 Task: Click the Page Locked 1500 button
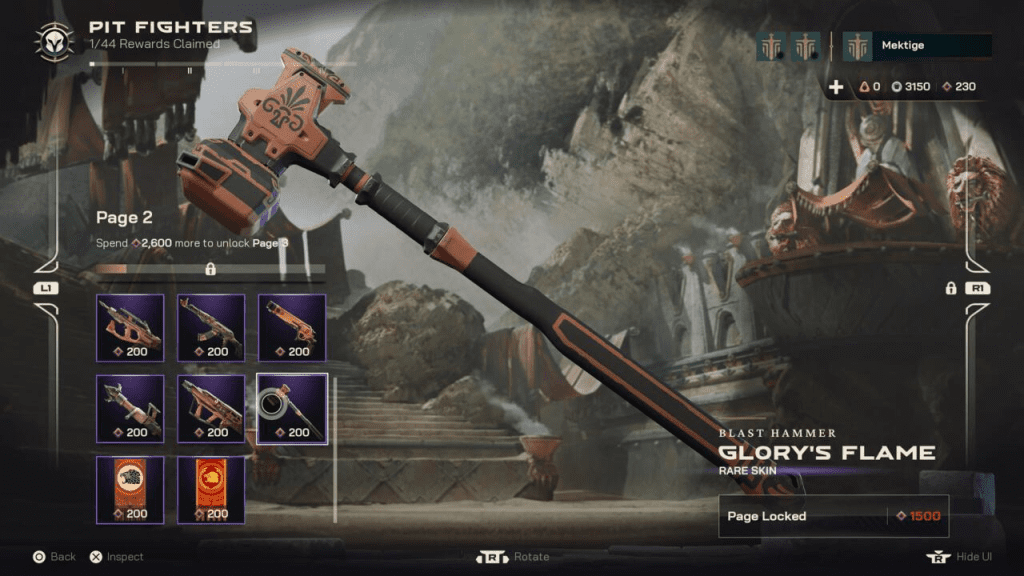click(833, 516)
